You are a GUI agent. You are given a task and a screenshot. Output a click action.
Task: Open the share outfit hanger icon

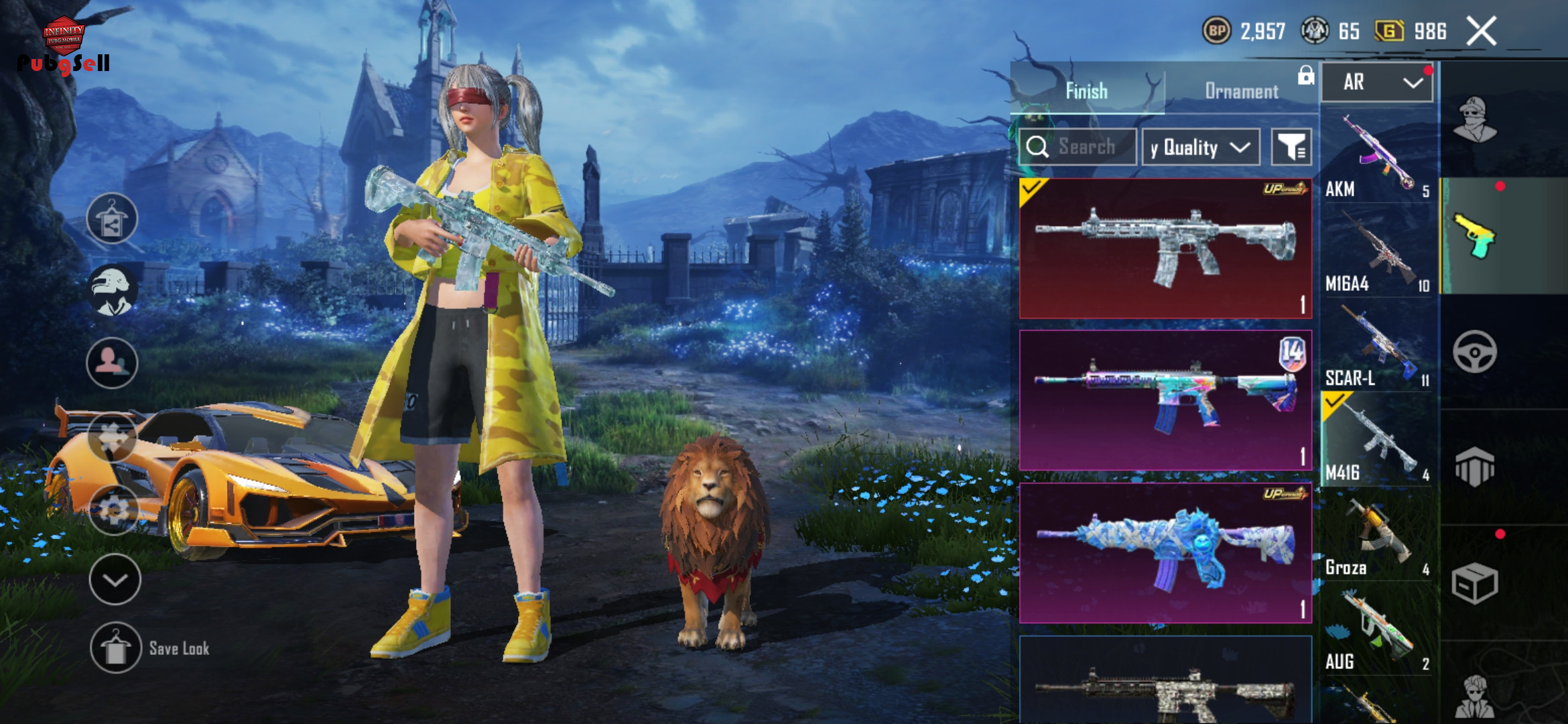(112, 219)
